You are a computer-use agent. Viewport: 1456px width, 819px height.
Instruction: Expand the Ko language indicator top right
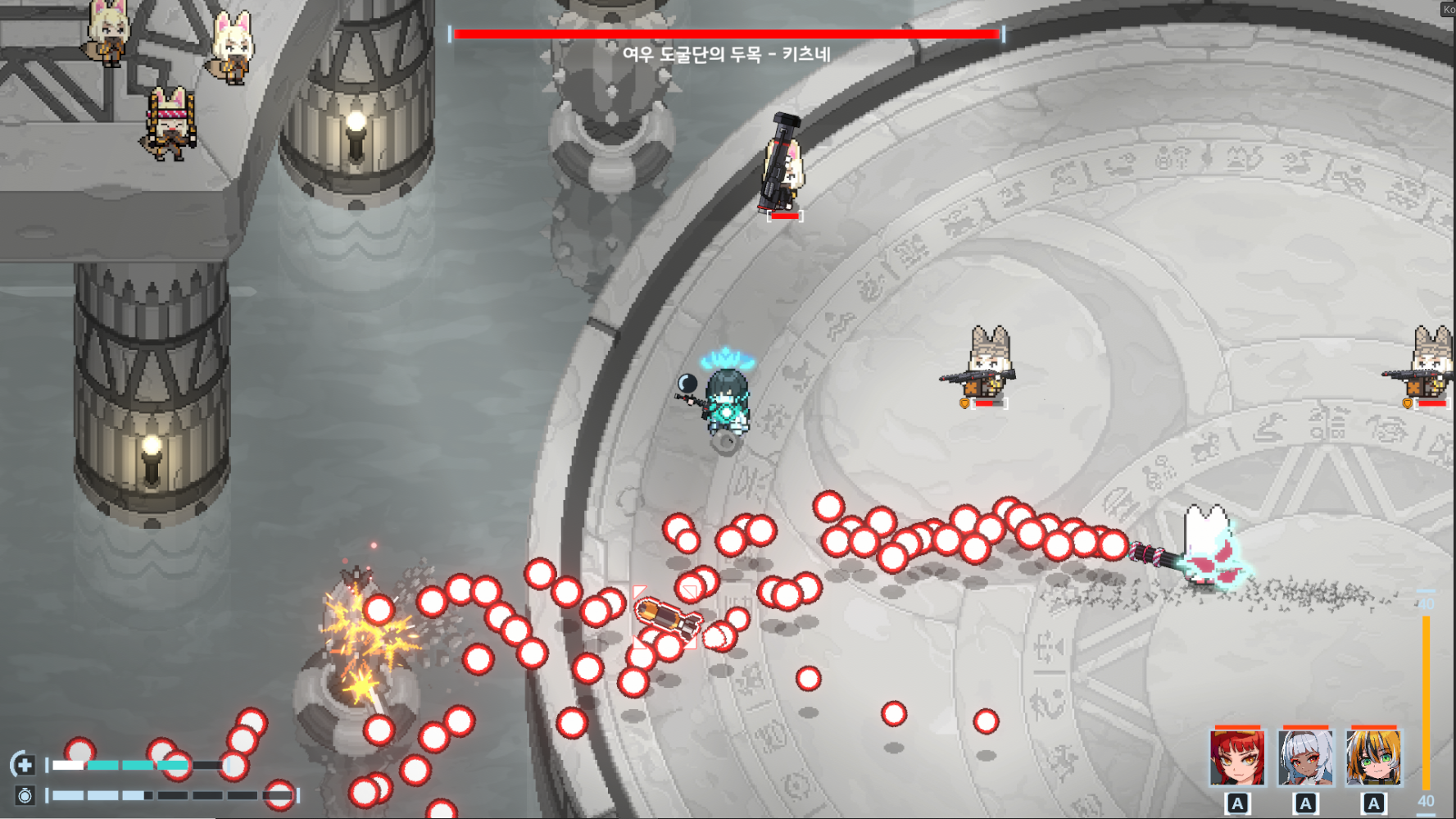click(1447, 9)
